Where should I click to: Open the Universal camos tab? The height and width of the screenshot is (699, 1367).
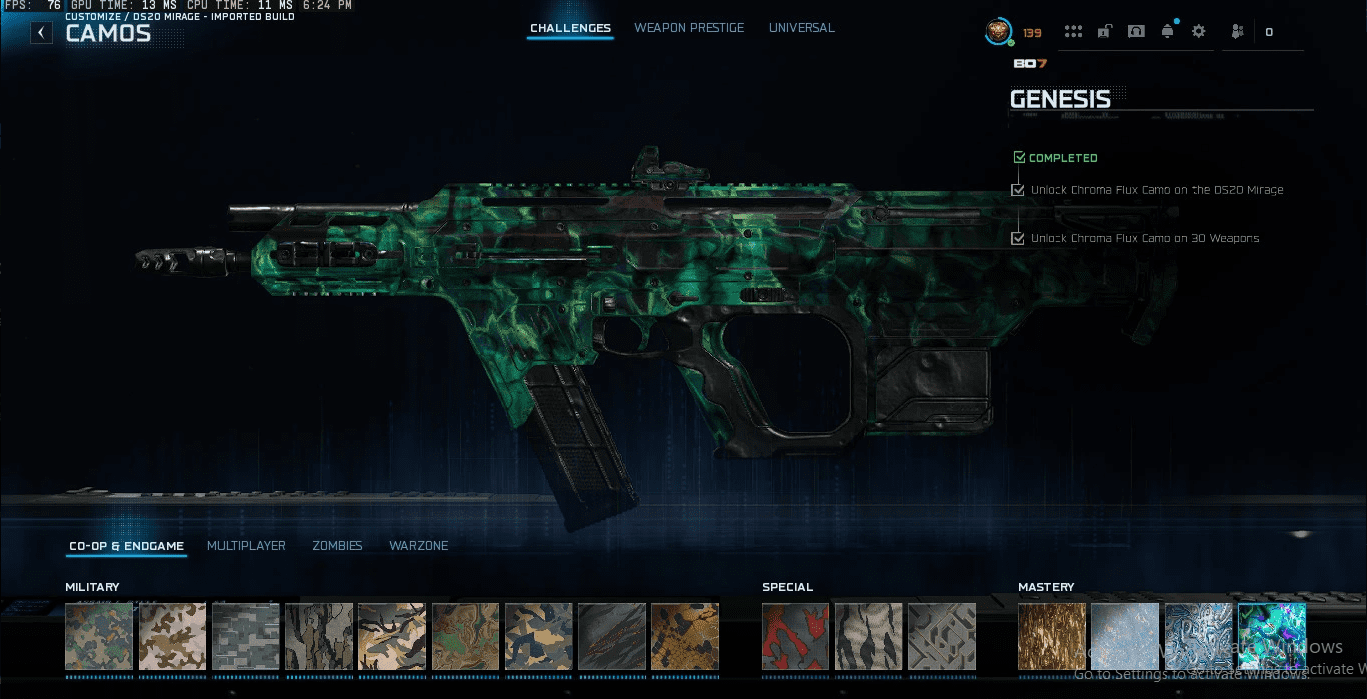[x=801, y=28]
